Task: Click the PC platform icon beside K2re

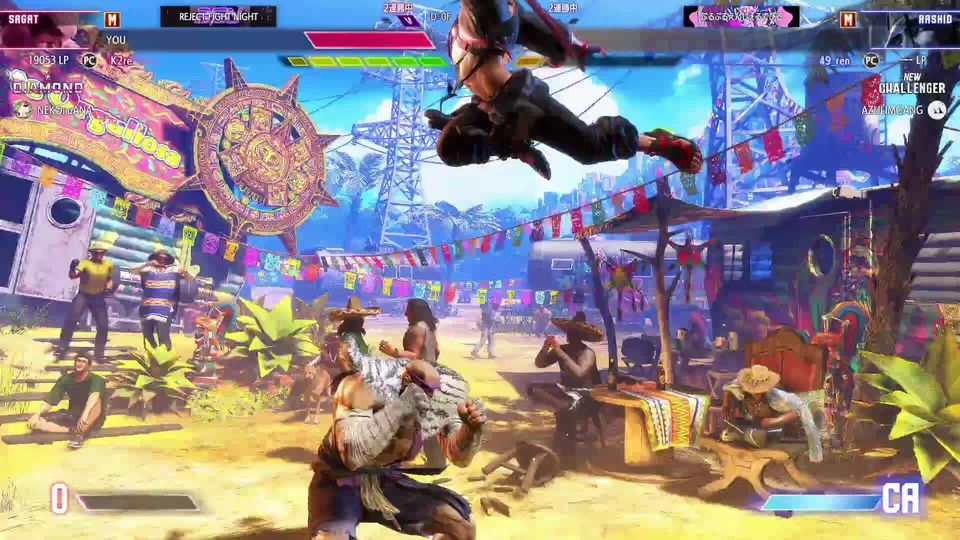Action: [89, 61]
